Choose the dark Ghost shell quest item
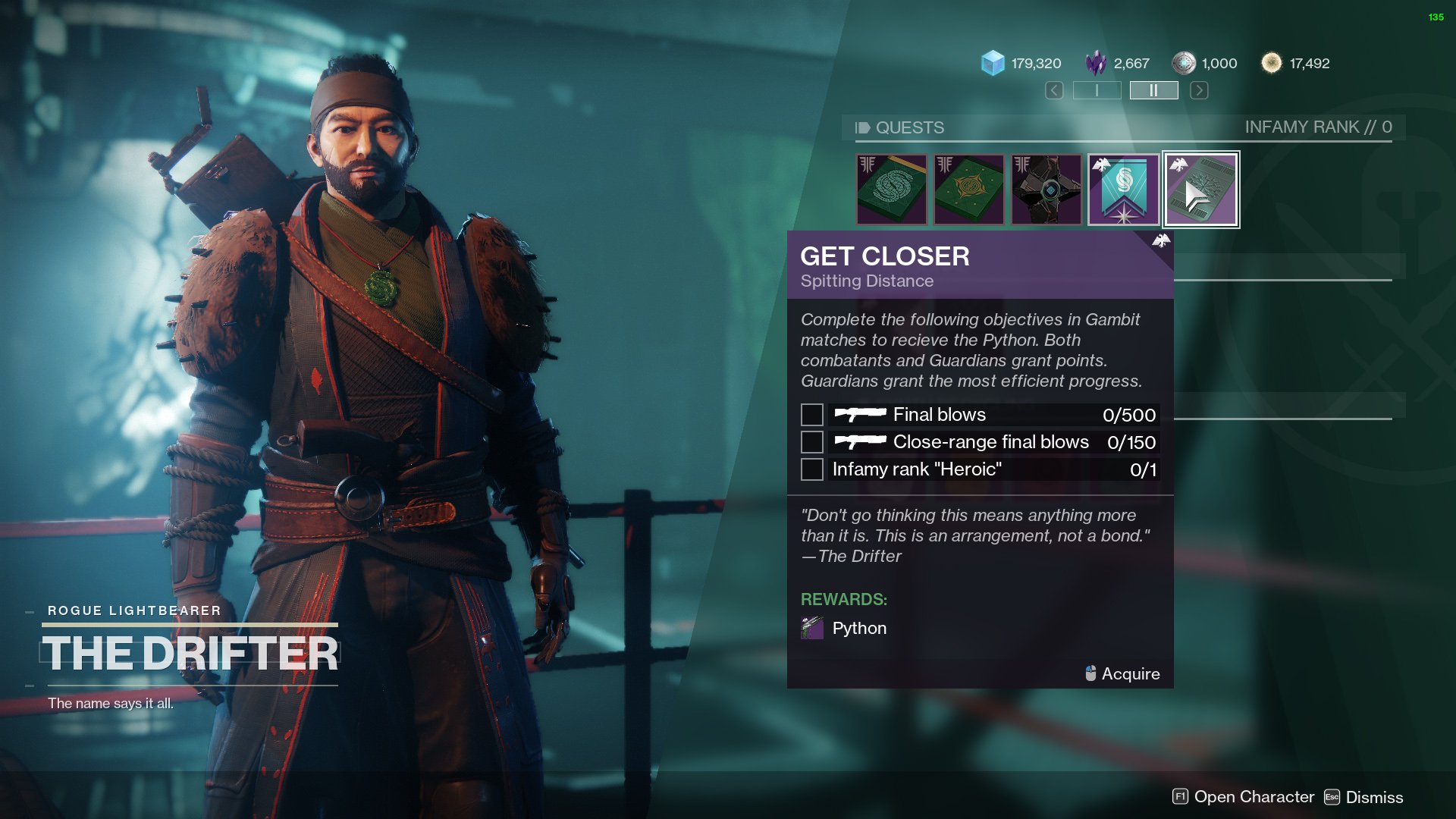Viewport: 1456px width, 819px height. point(1046,190)
